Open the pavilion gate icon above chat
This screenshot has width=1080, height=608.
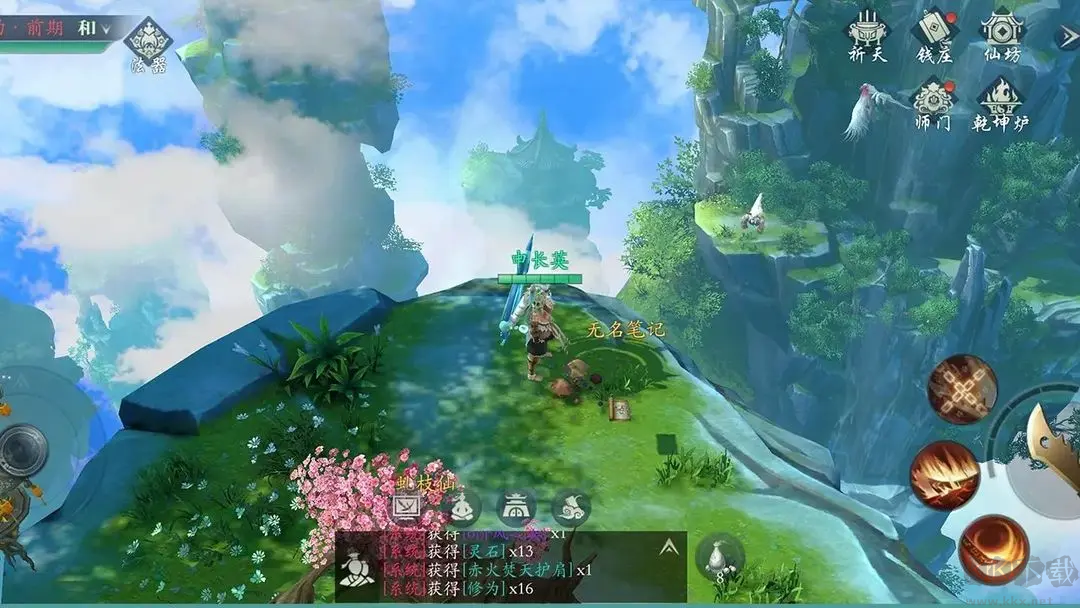516,508
